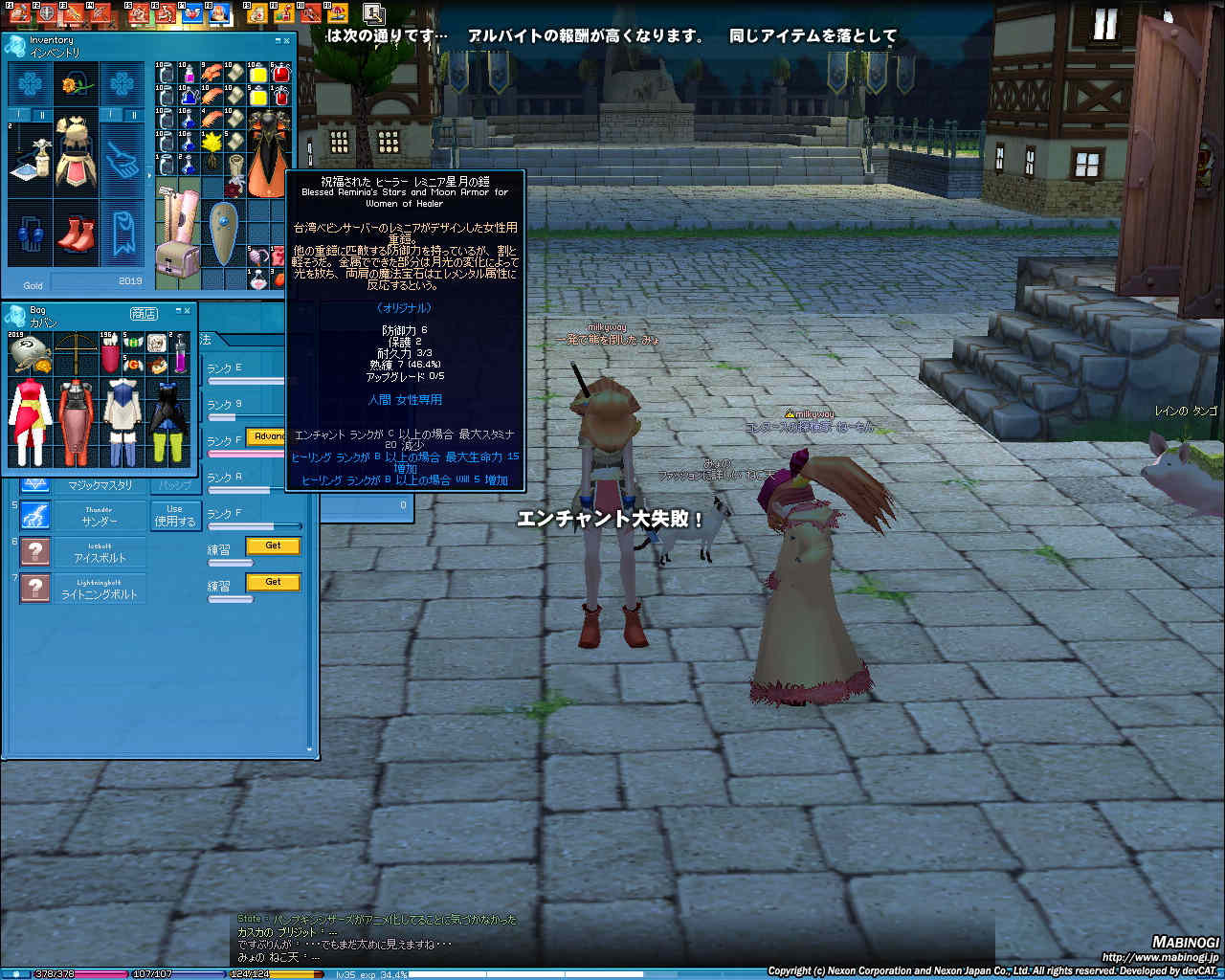
Task: Select the gold pouch in Bag
Action: click(27, 354)
